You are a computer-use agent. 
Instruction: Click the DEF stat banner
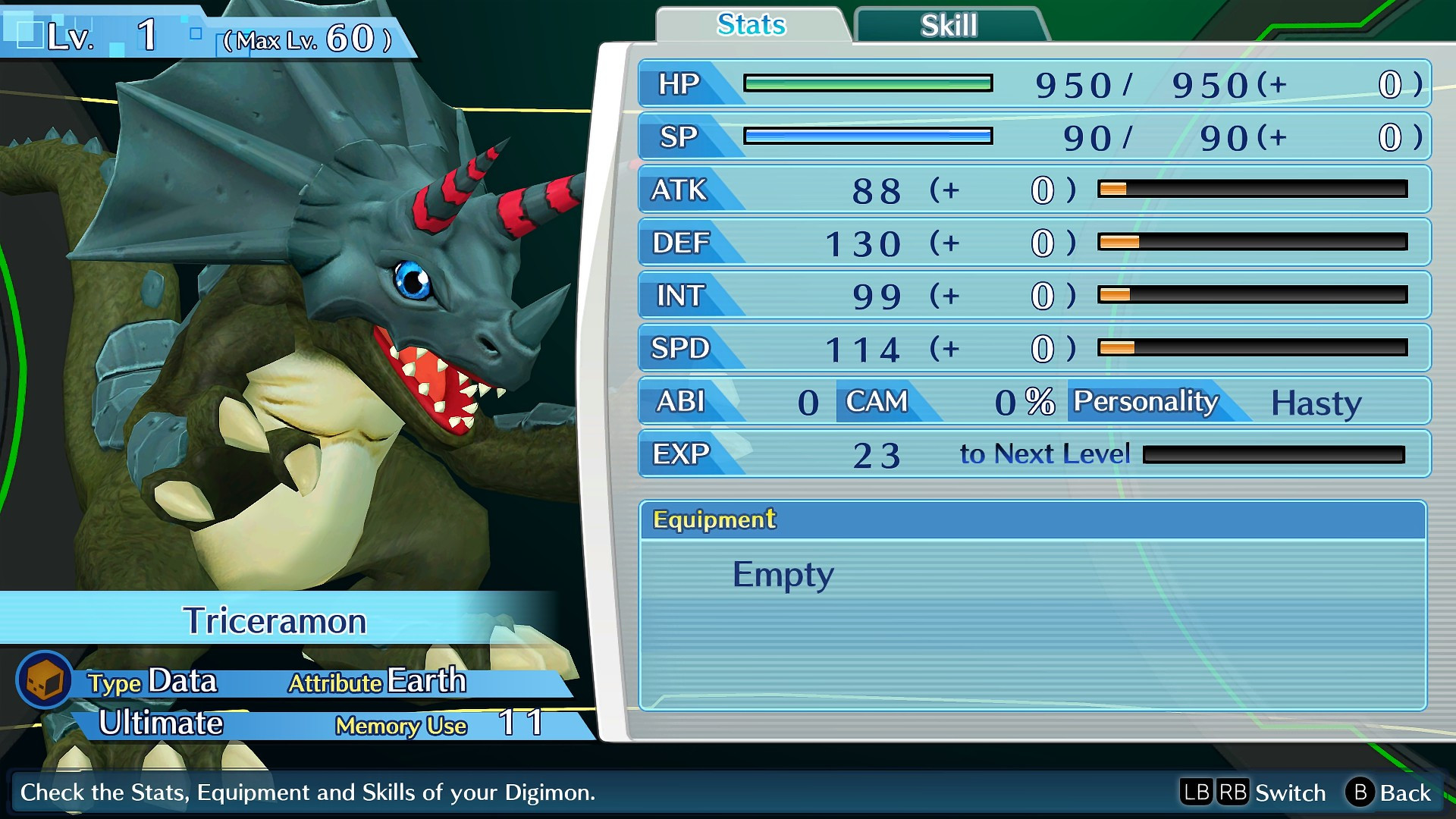[x=682, y=243]
